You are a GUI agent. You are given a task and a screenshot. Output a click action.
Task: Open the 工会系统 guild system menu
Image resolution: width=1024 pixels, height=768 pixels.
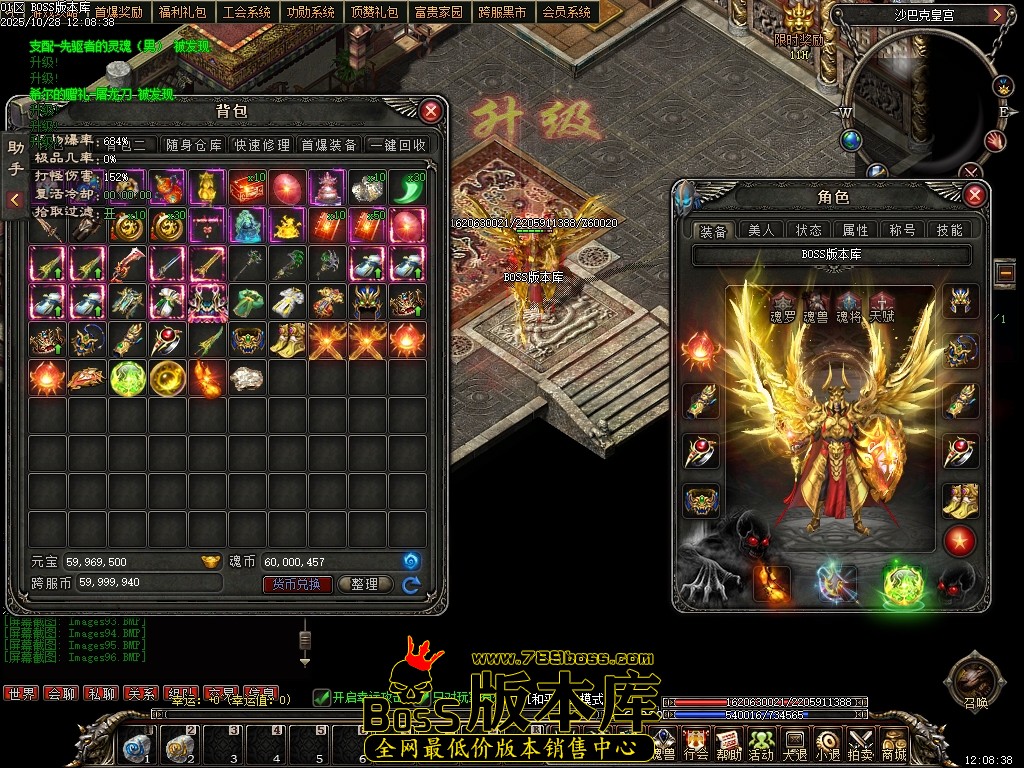click(x=246, y=13)
